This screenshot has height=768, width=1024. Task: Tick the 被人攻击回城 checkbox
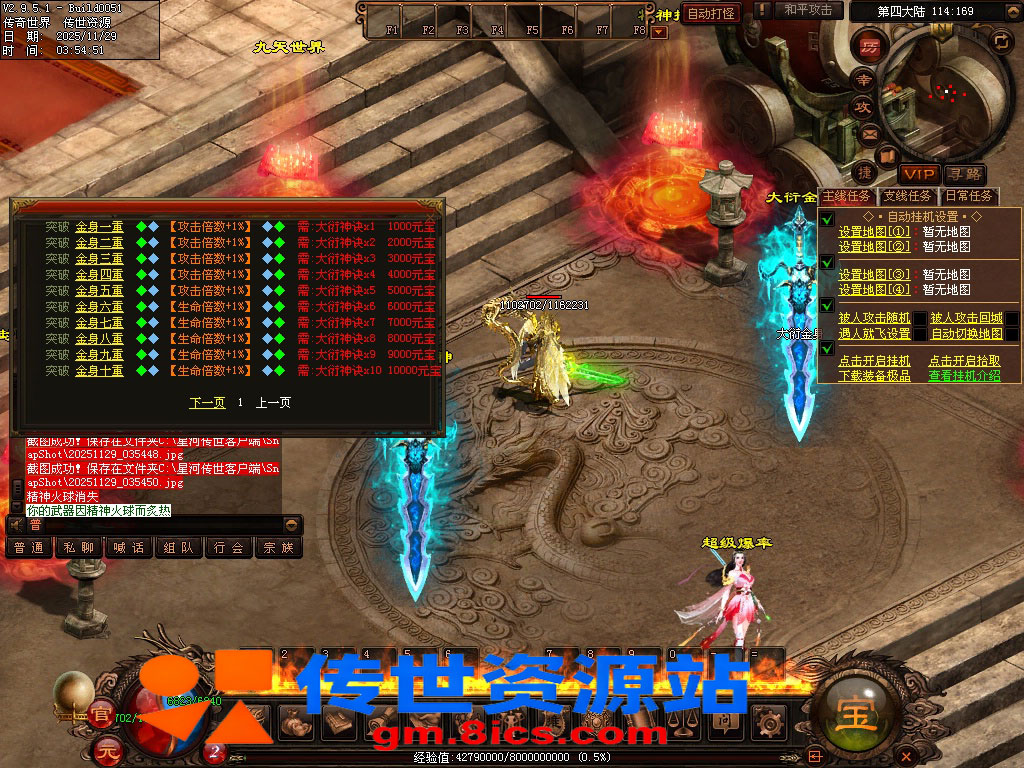[1012, 318]
